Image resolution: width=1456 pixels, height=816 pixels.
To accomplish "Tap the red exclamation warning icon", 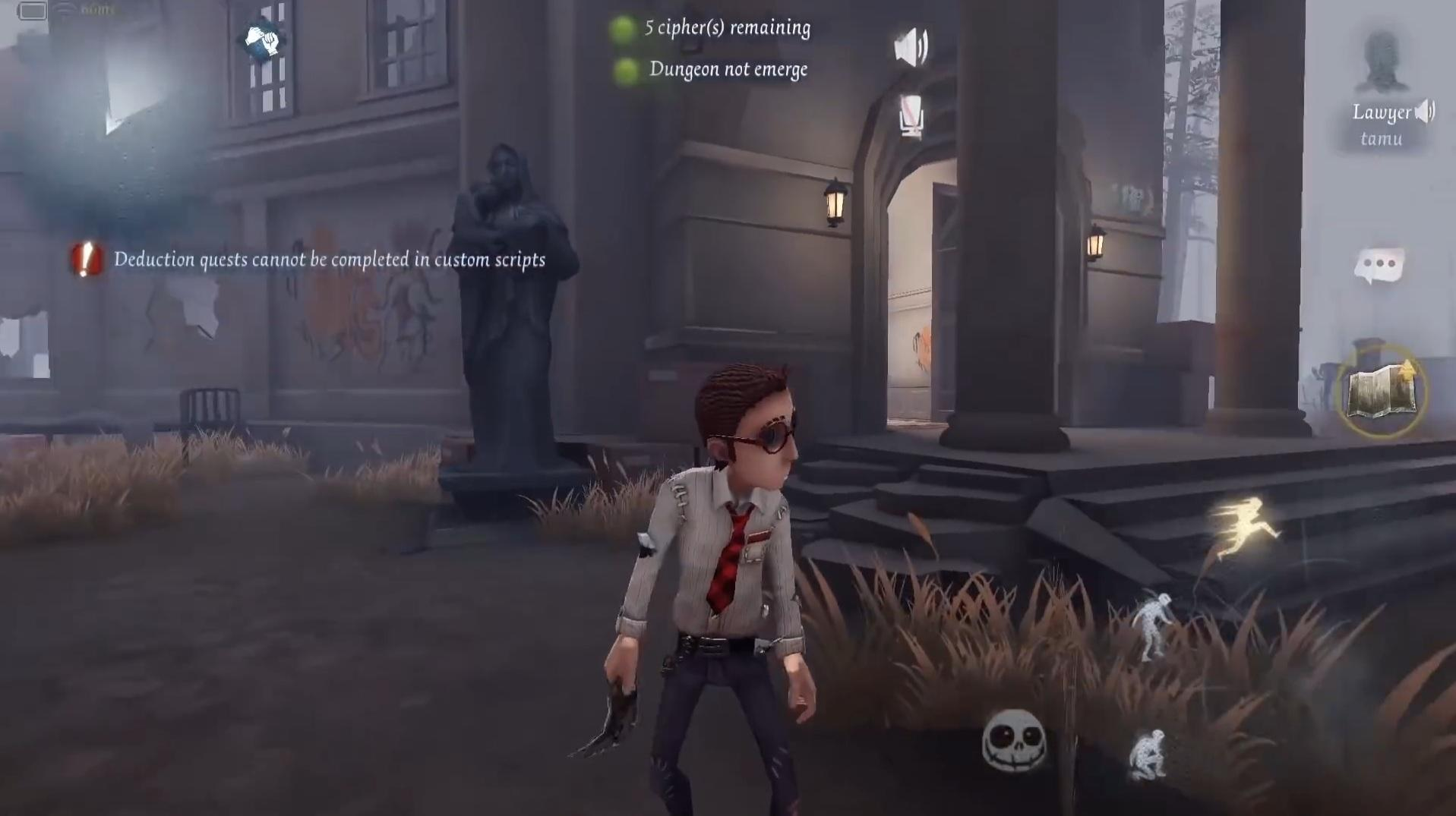I will tap(82, 261).
